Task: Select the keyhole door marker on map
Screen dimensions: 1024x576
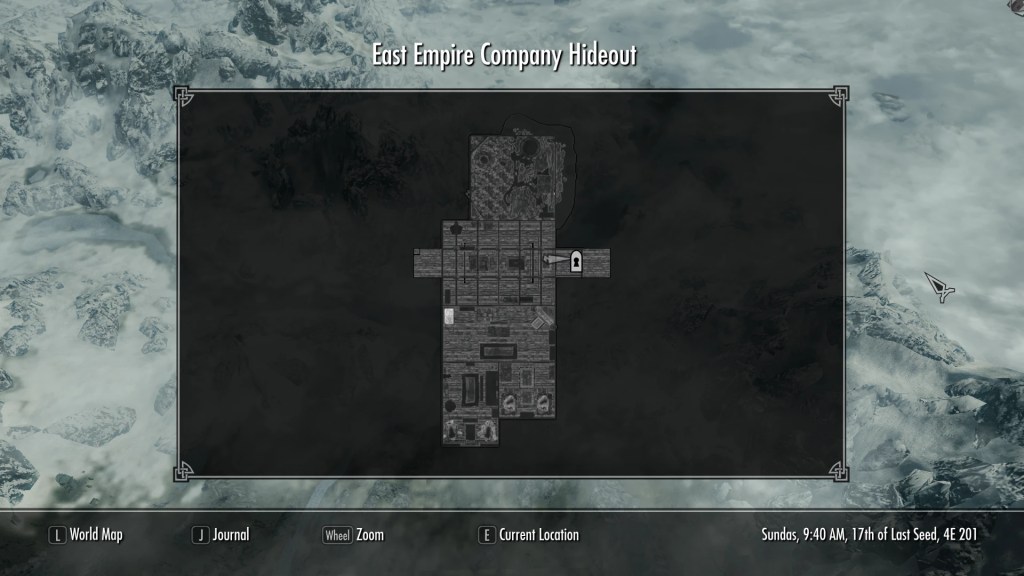Action: [x=577, y=261]
